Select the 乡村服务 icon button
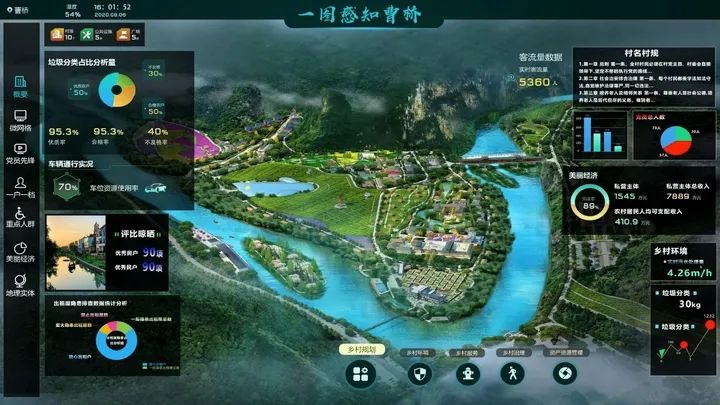The image size is (720, 405). click(466, 373)
